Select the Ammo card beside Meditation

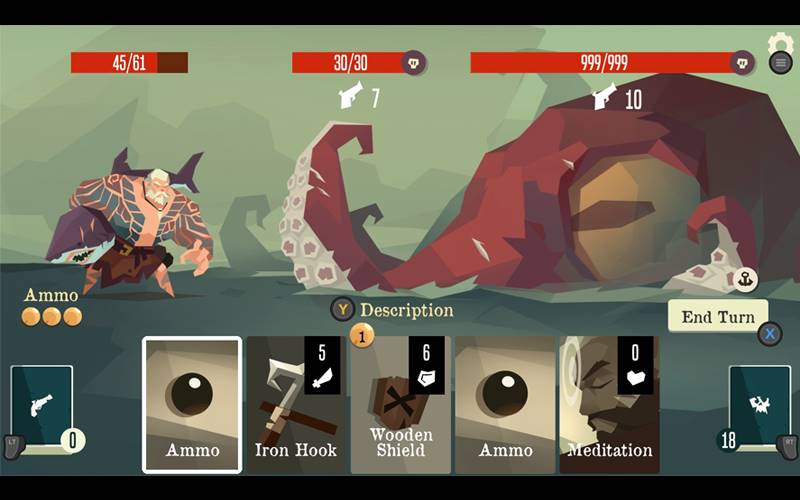pos(505,404)
